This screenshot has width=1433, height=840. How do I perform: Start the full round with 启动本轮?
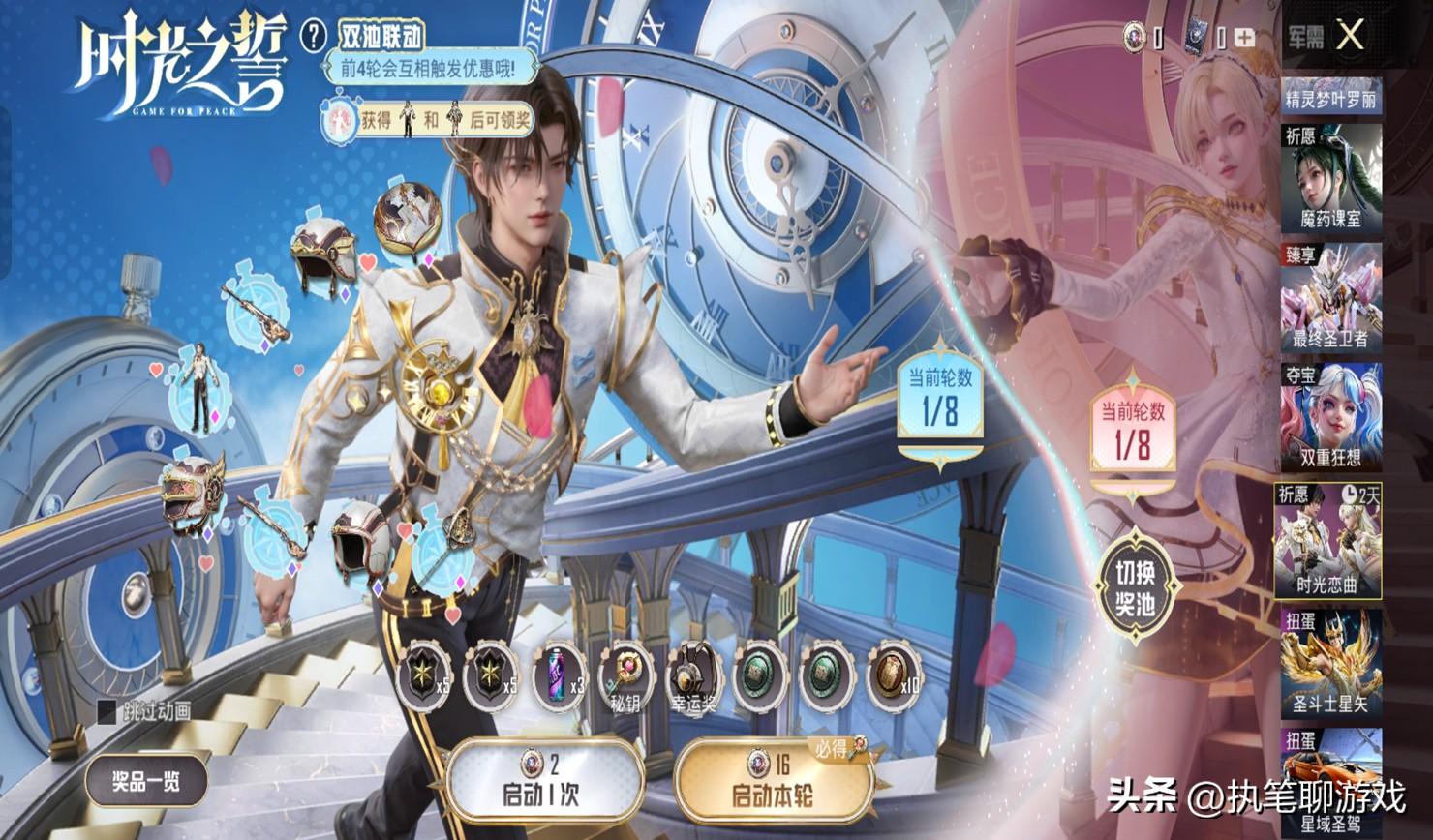(x=772, y=782)
